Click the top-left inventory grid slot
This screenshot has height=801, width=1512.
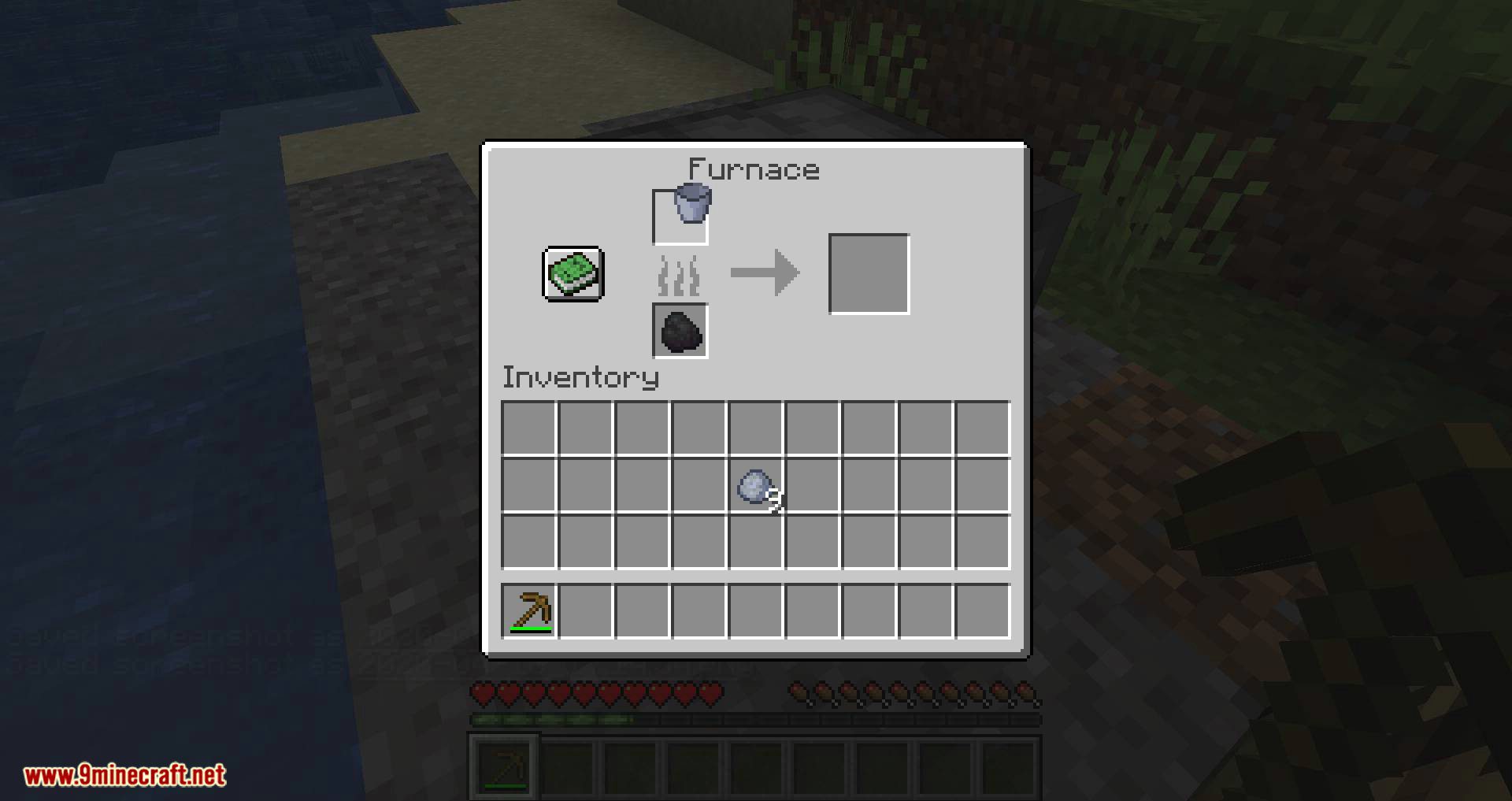click(529, 429)
